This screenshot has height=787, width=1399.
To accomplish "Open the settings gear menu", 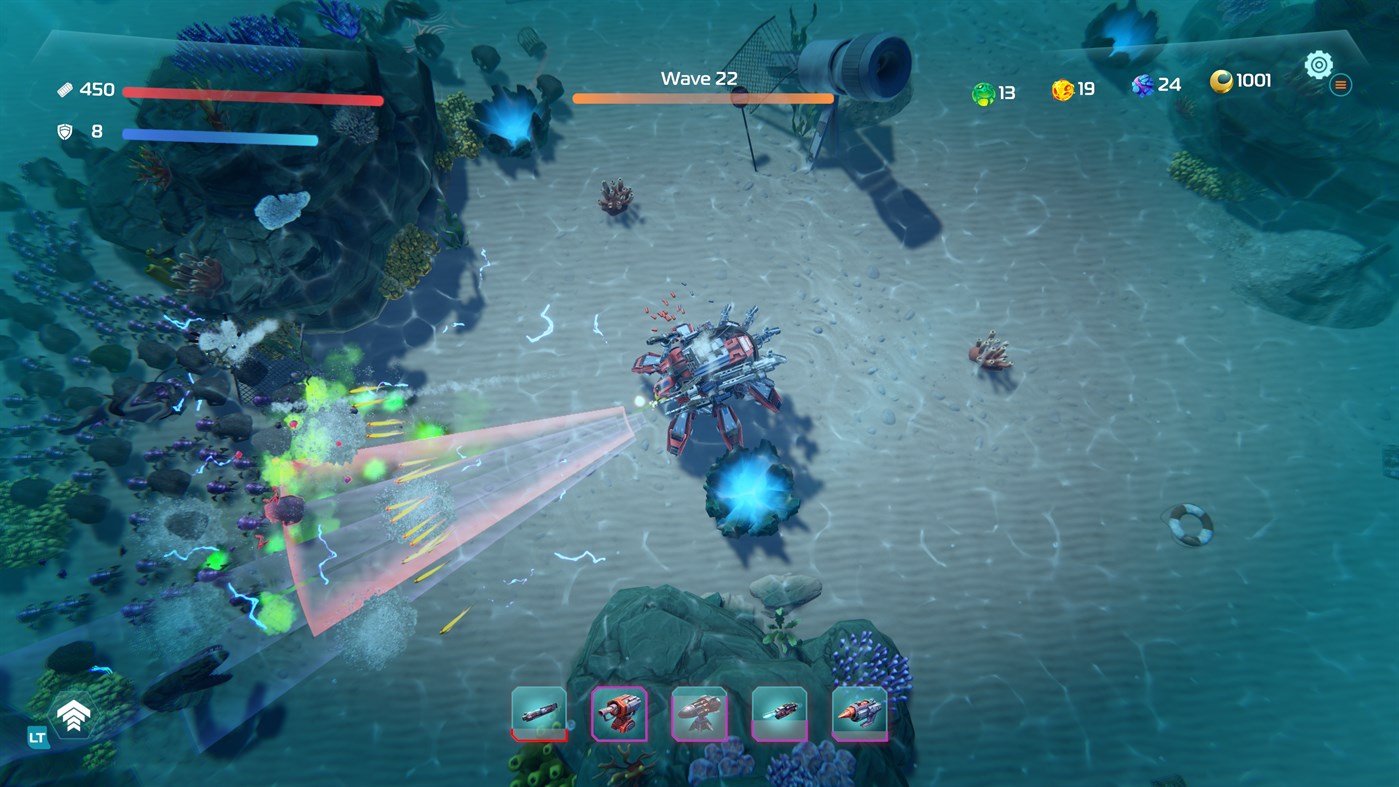I will coord(1318,64).
